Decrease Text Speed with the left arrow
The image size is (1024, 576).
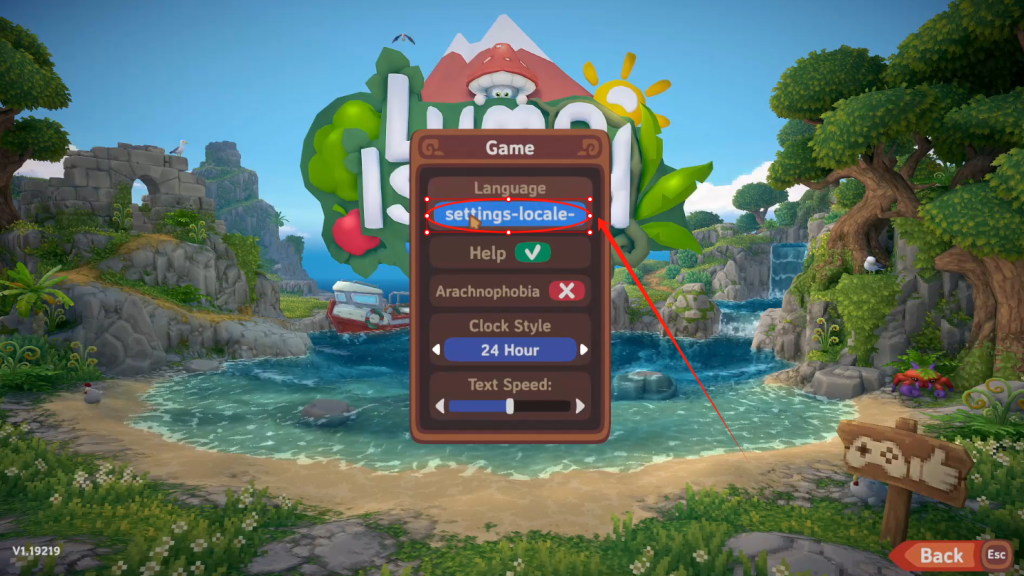click(437, 406)
